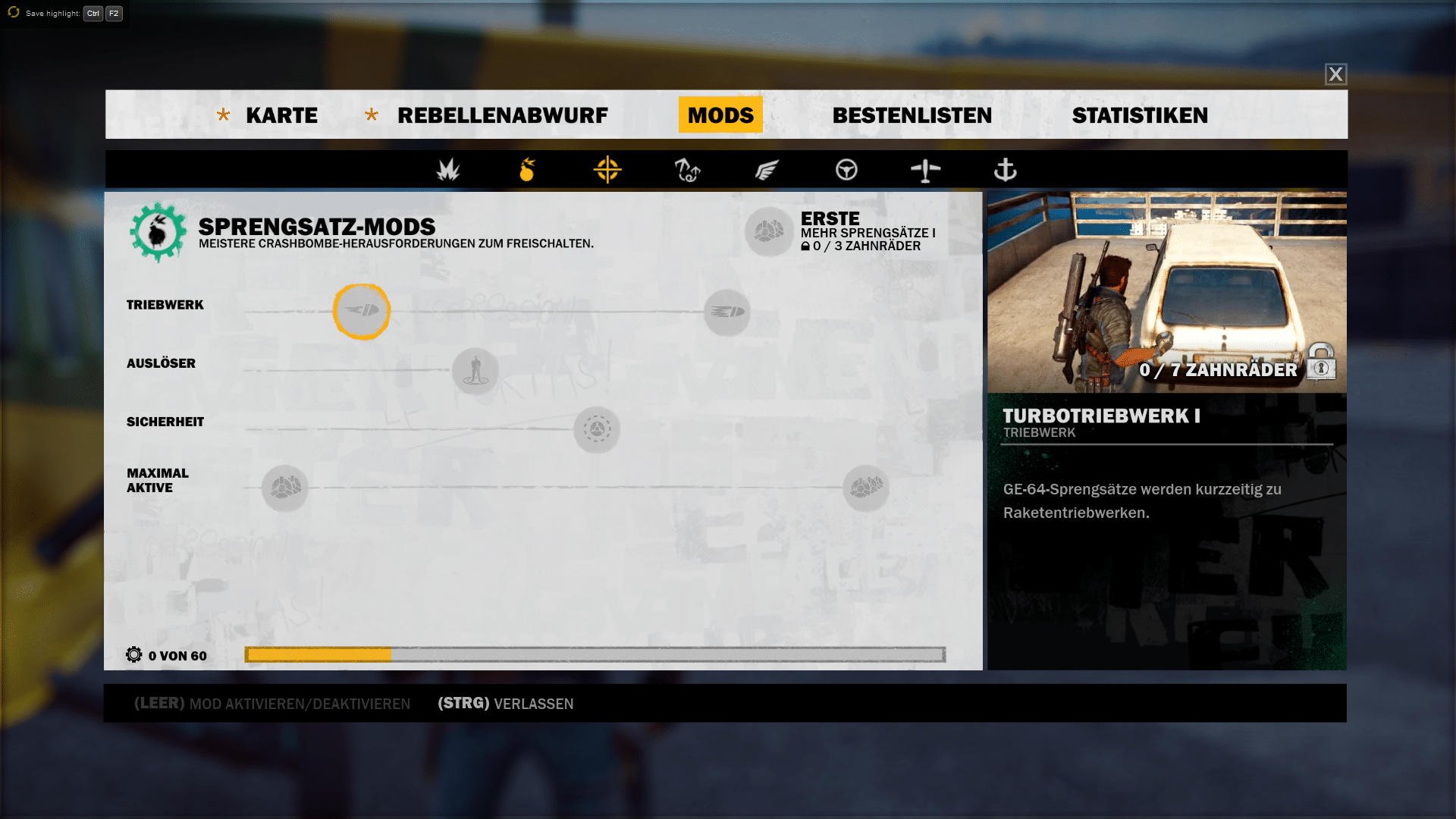Choose the anchor mod category icon

click(1005, 170)
